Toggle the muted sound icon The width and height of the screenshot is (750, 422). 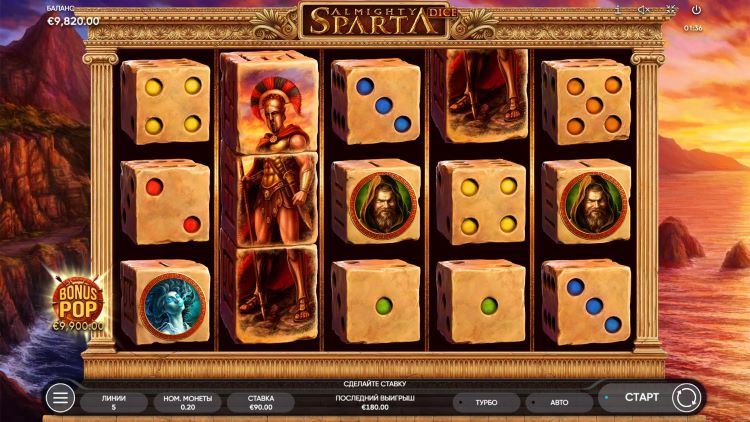[644, 10]
